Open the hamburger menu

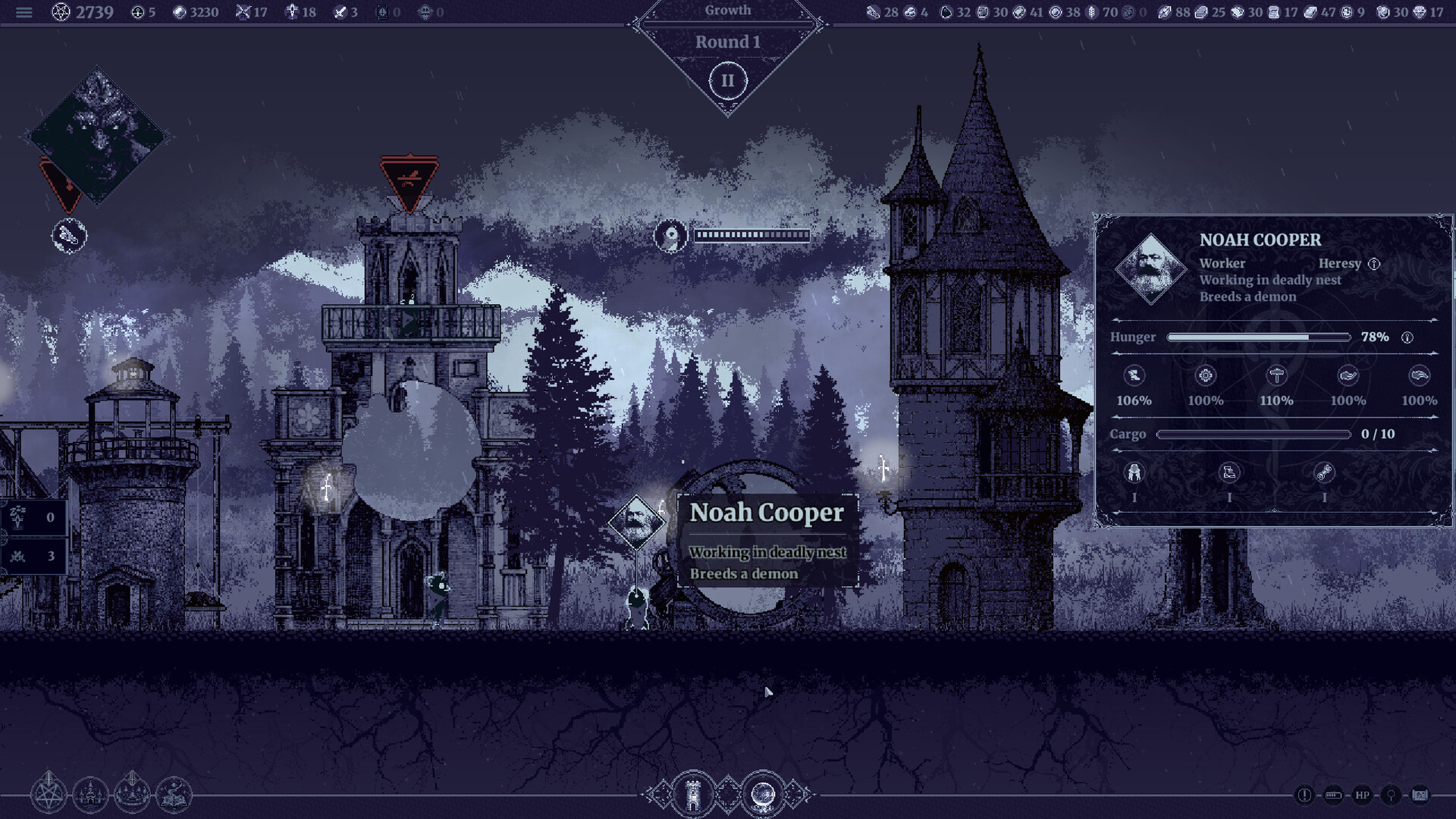click(24, 12)
